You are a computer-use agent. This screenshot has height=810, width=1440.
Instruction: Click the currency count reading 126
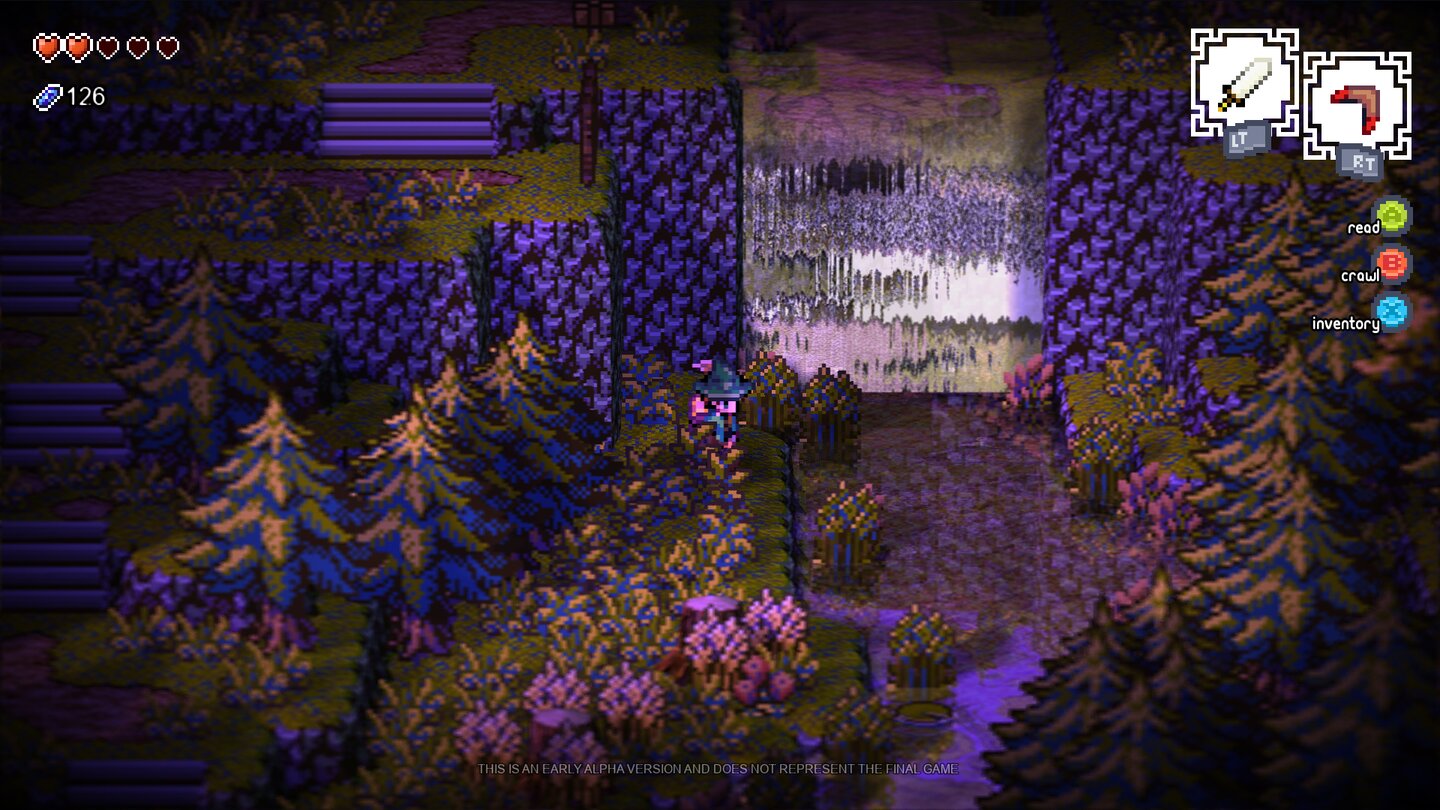[84, 97]
